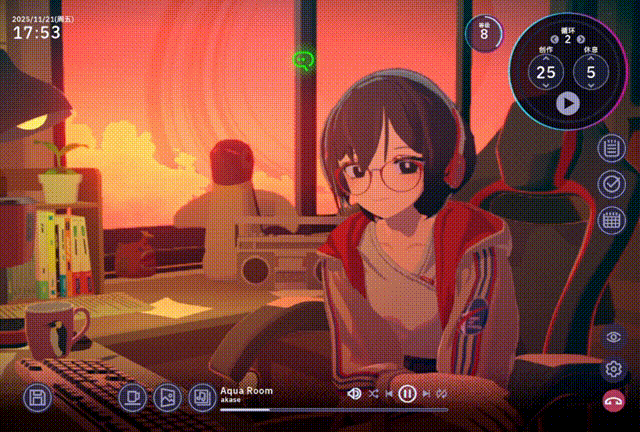Decrease the 25-minute work duration
Viewport: 640px width, 432px height.
click(x=546, y=88)
